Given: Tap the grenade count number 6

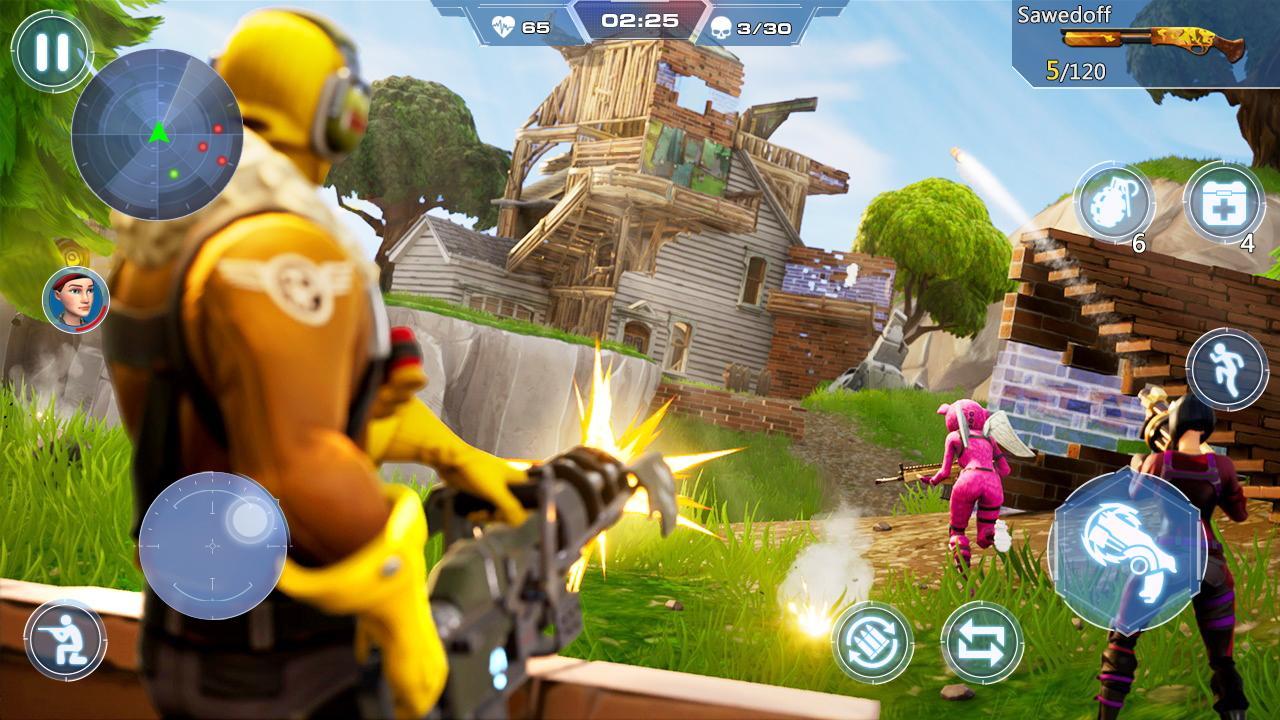Looking at the screenshot, I should tap(1139, 243).
